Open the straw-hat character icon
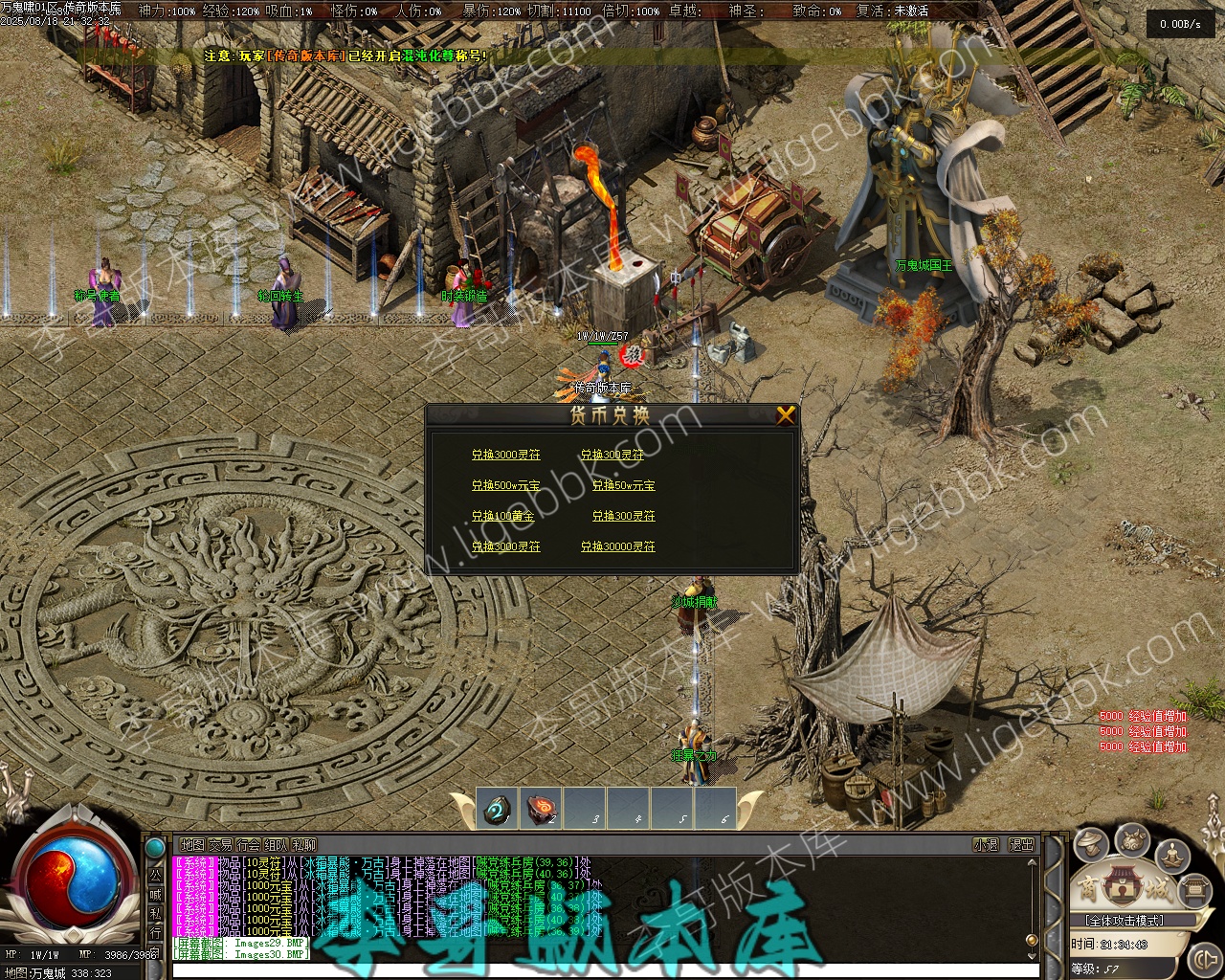 coord(1091,843)
